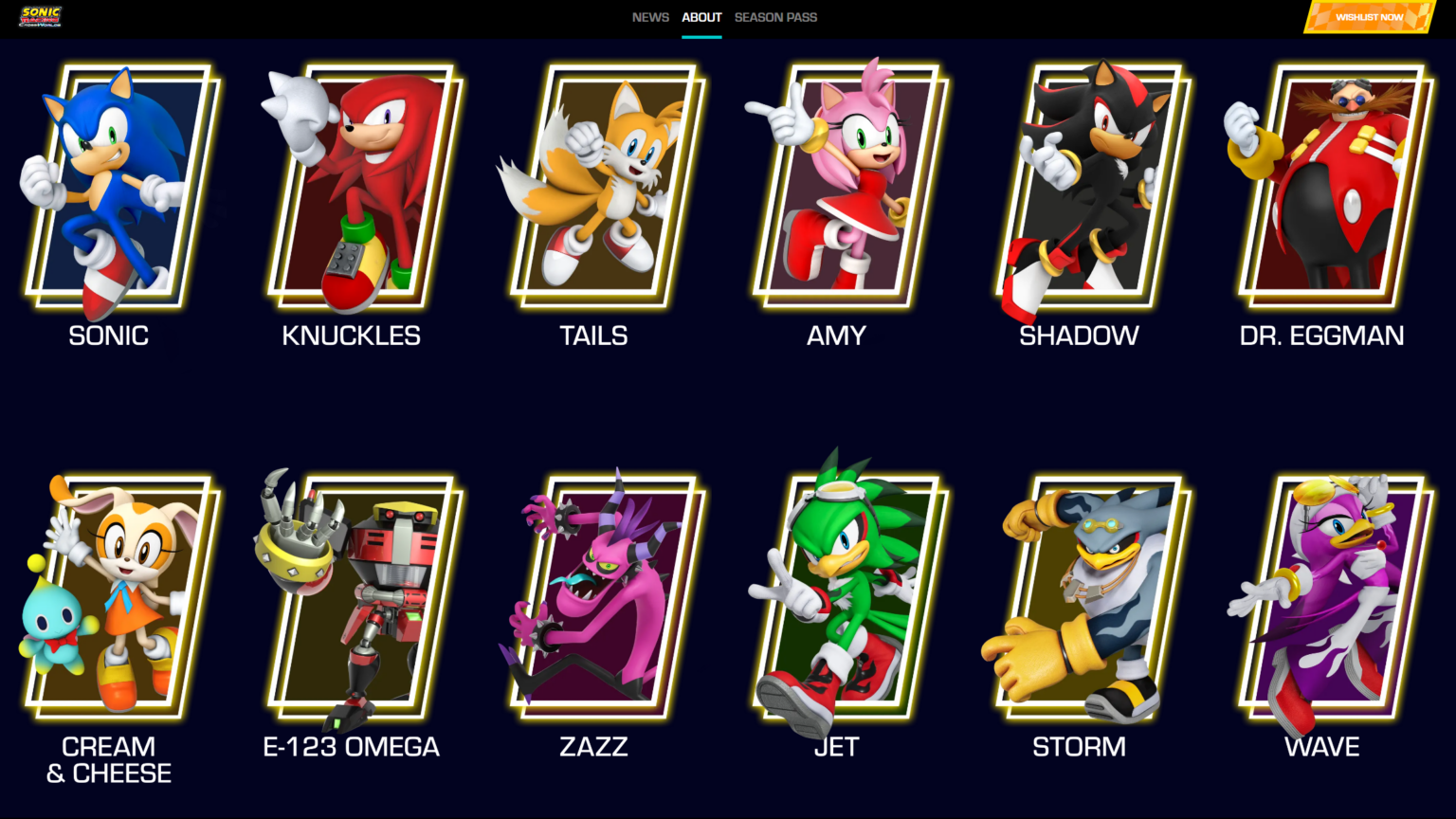
Task: Click the active ABOUT tab
Action: pos(701,16)
